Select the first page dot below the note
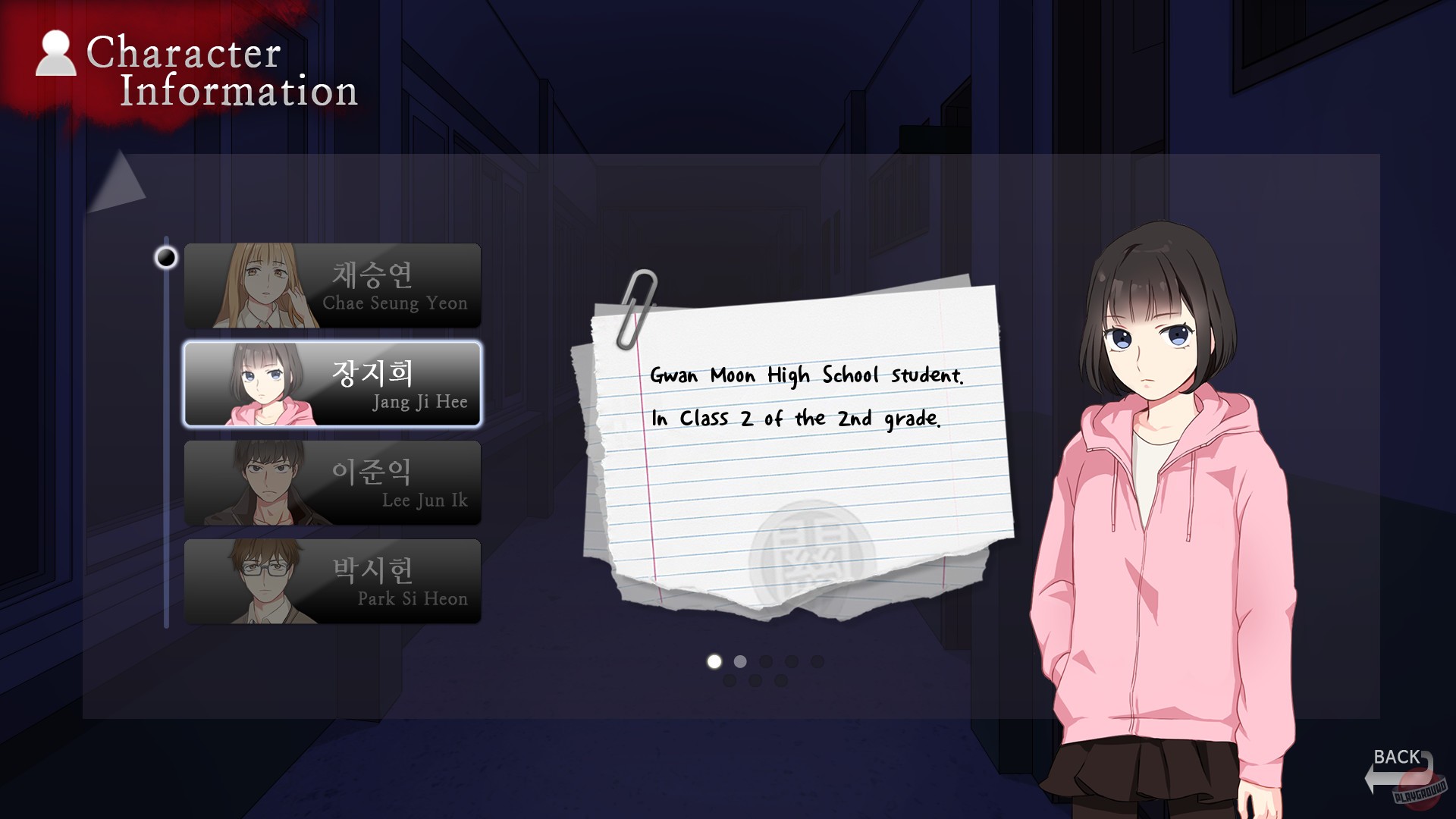 713,663
